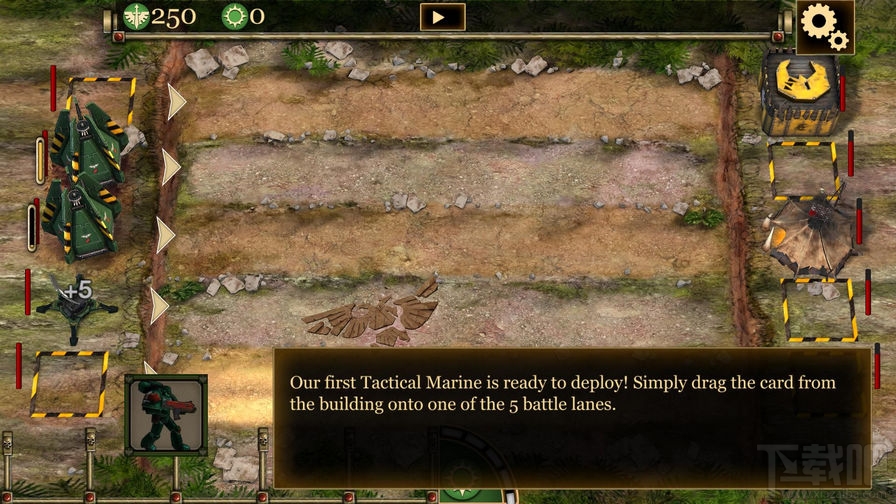Dismiss the Tactical Marine tutorial message
The height and width of the screenshot is (504, 896).
click(x=571, y=417)
